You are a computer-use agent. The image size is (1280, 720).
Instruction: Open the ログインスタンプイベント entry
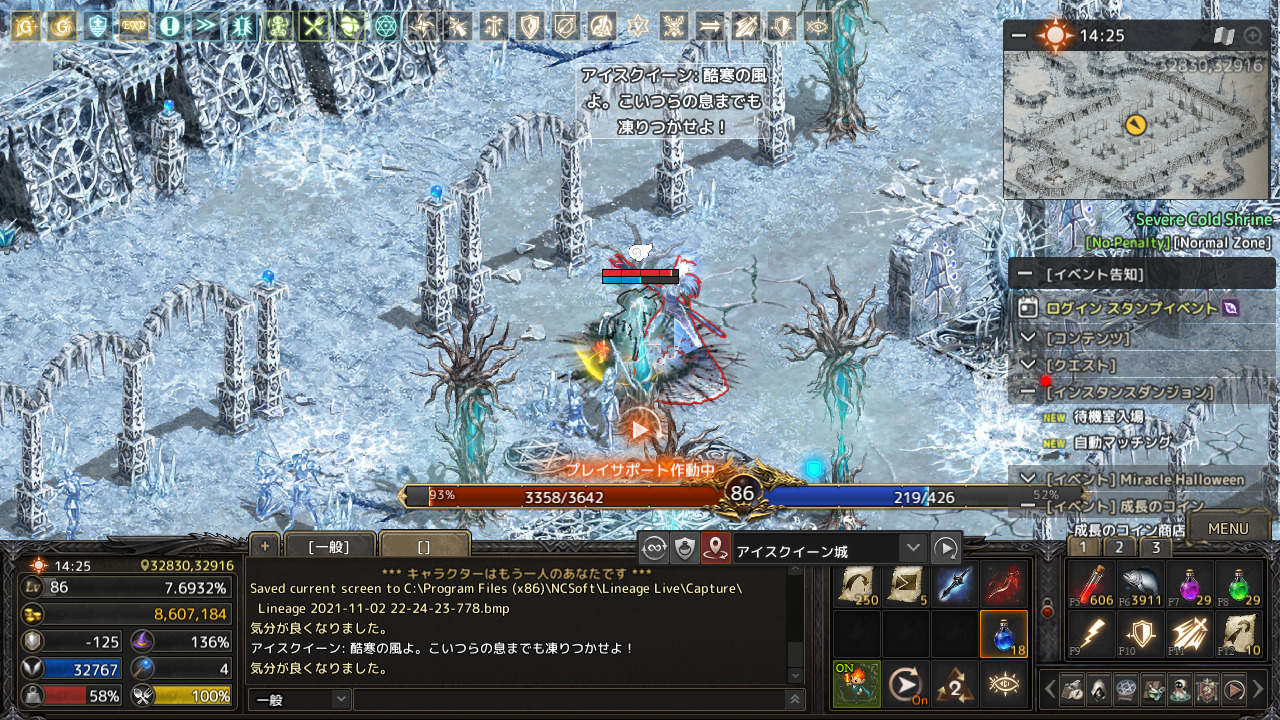(1131, 308)
